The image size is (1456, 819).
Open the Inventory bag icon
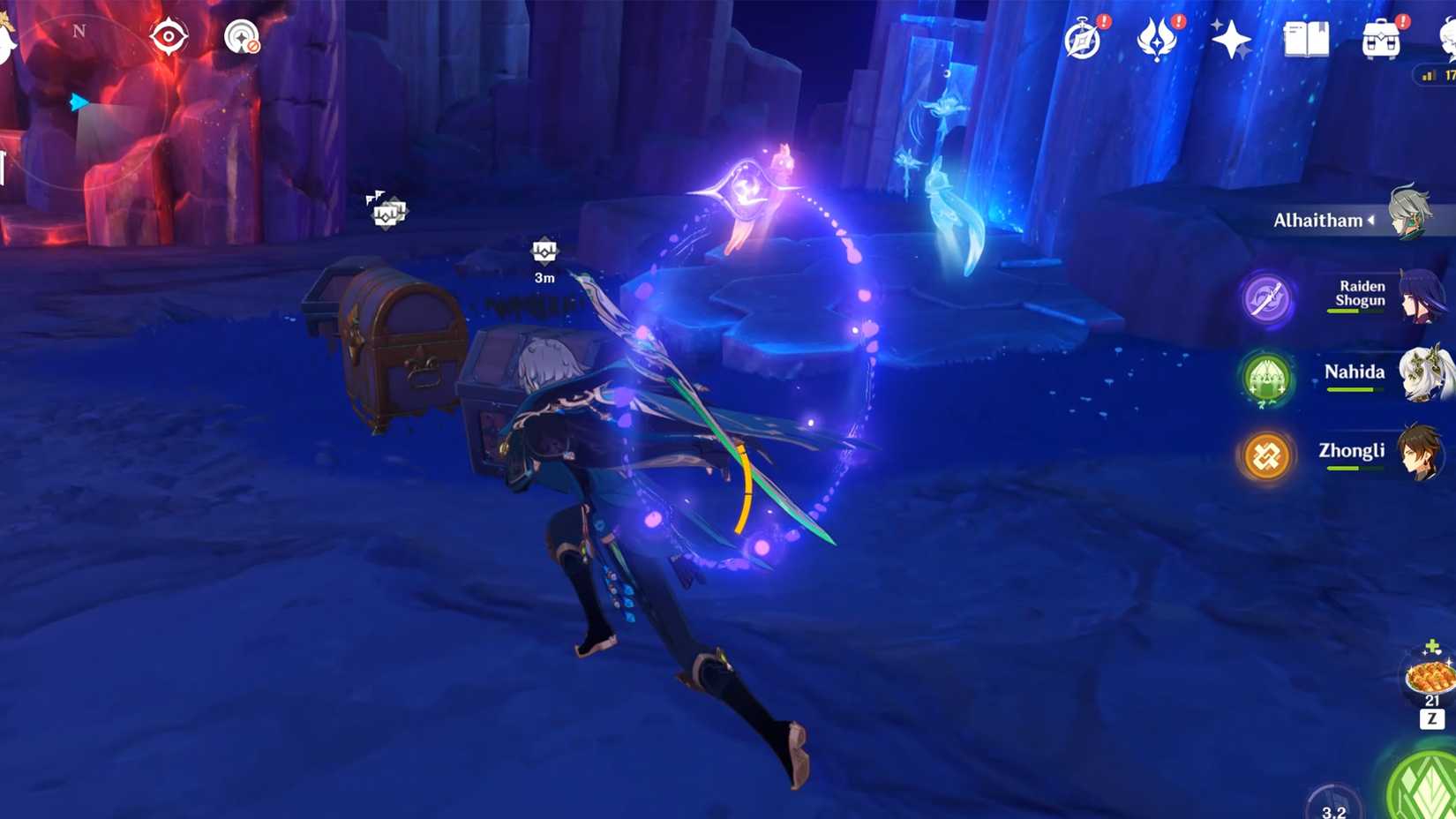1381,39
